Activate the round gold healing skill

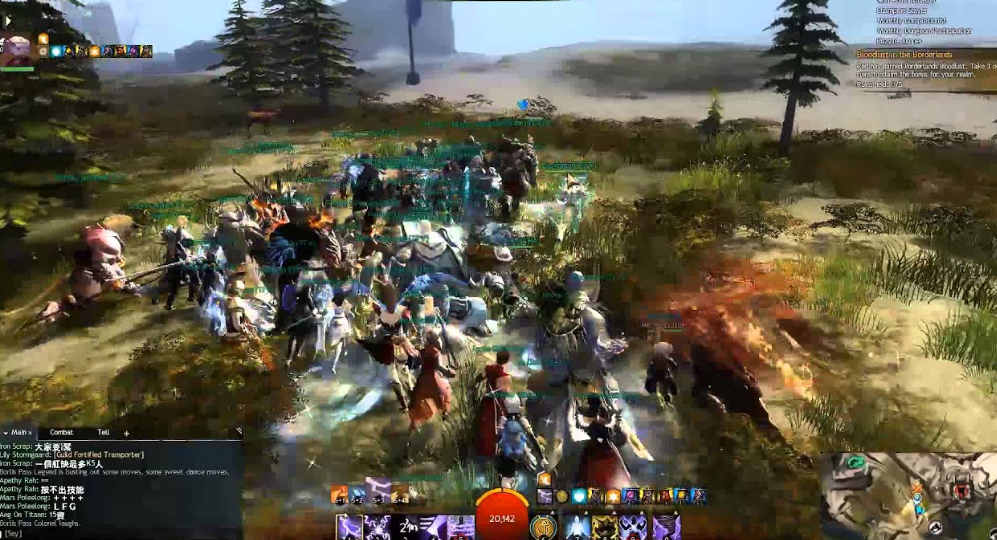click(543, 526)
